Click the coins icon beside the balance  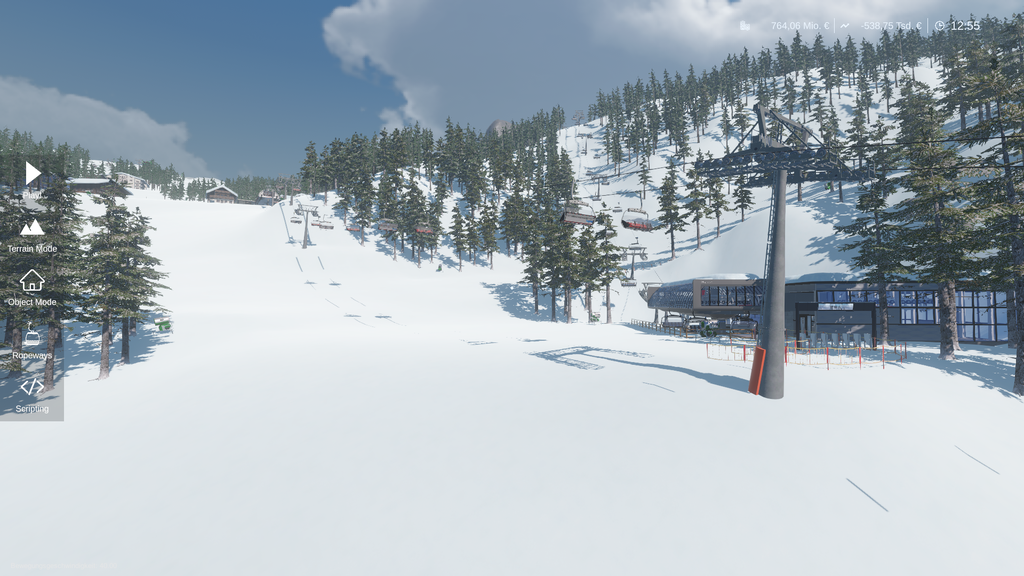point(745,26)
